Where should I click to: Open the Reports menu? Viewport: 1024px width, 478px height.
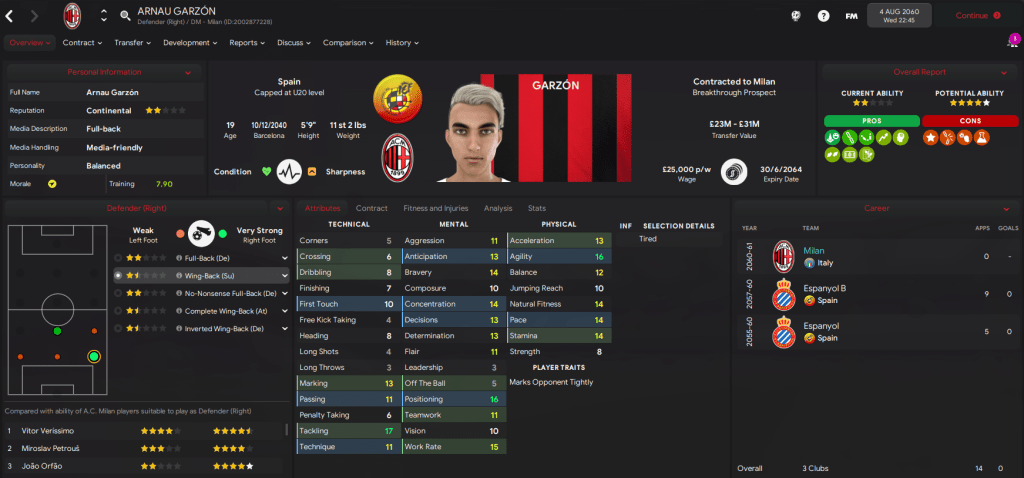247,43
